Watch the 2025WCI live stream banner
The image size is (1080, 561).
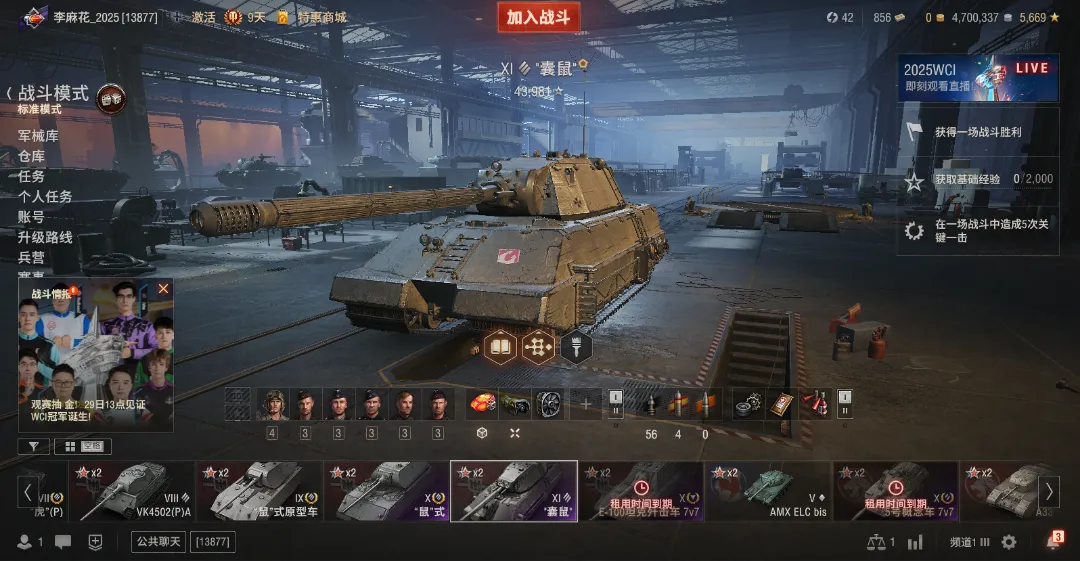click(977, 77)
